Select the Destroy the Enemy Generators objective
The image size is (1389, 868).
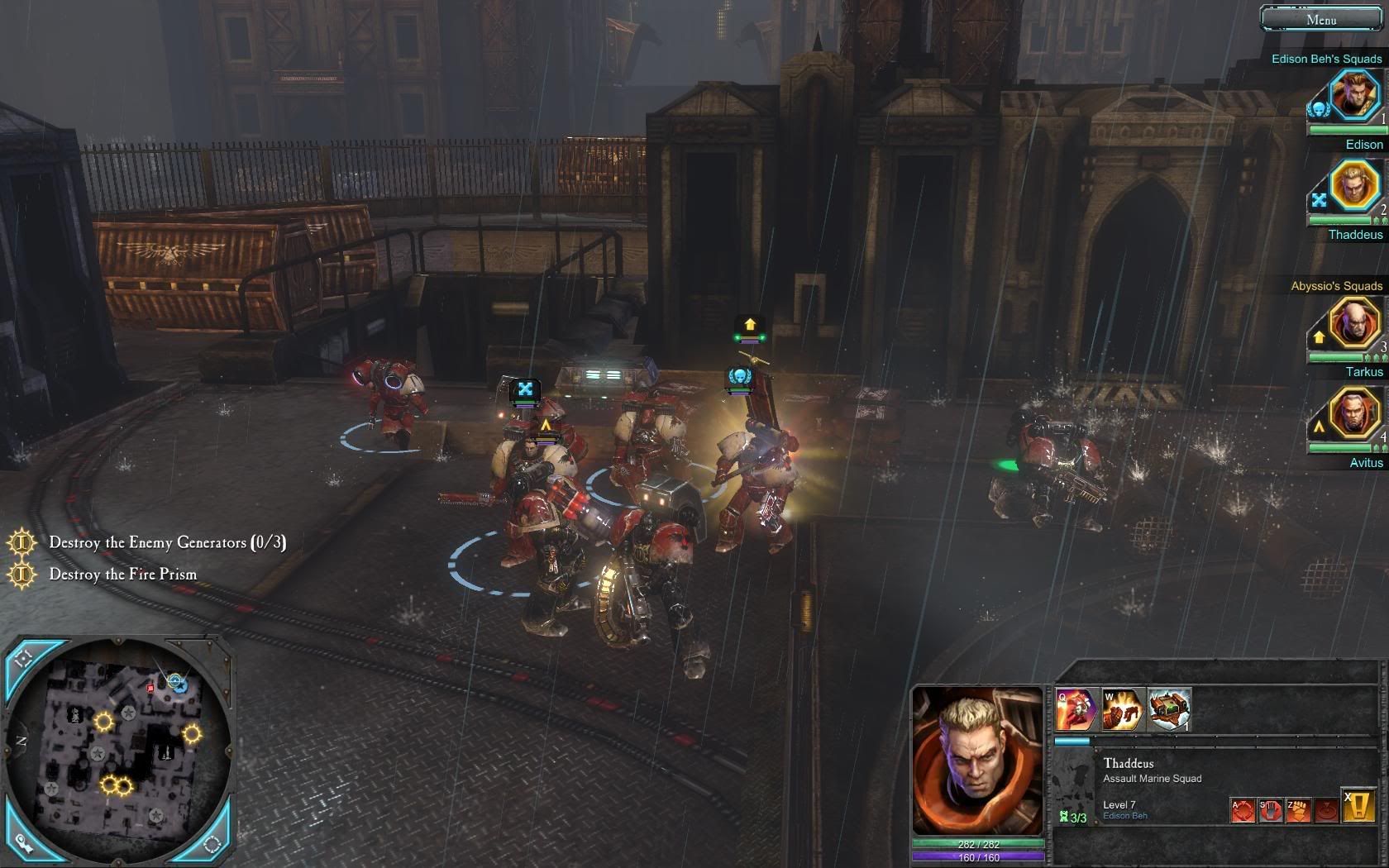[x=167, y=542]
